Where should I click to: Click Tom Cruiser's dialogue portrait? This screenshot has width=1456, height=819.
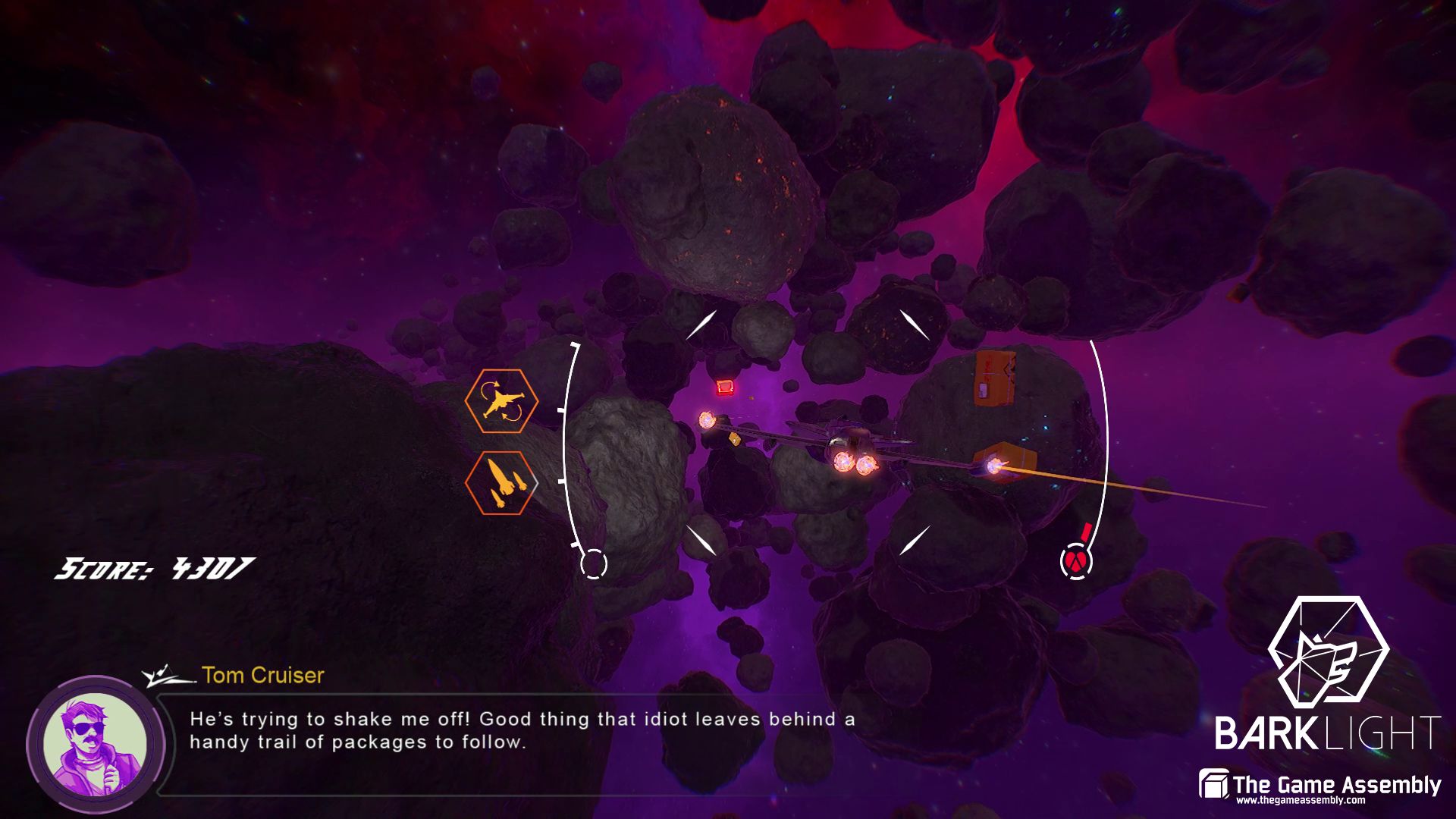95,745
